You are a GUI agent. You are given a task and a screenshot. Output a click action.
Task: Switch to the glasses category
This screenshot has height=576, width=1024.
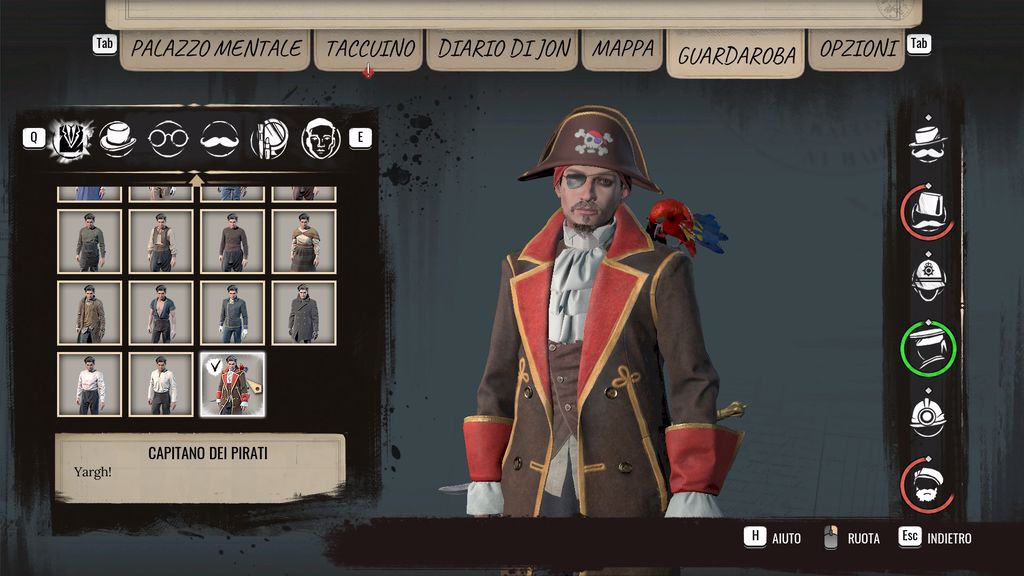tap(168, 139)
